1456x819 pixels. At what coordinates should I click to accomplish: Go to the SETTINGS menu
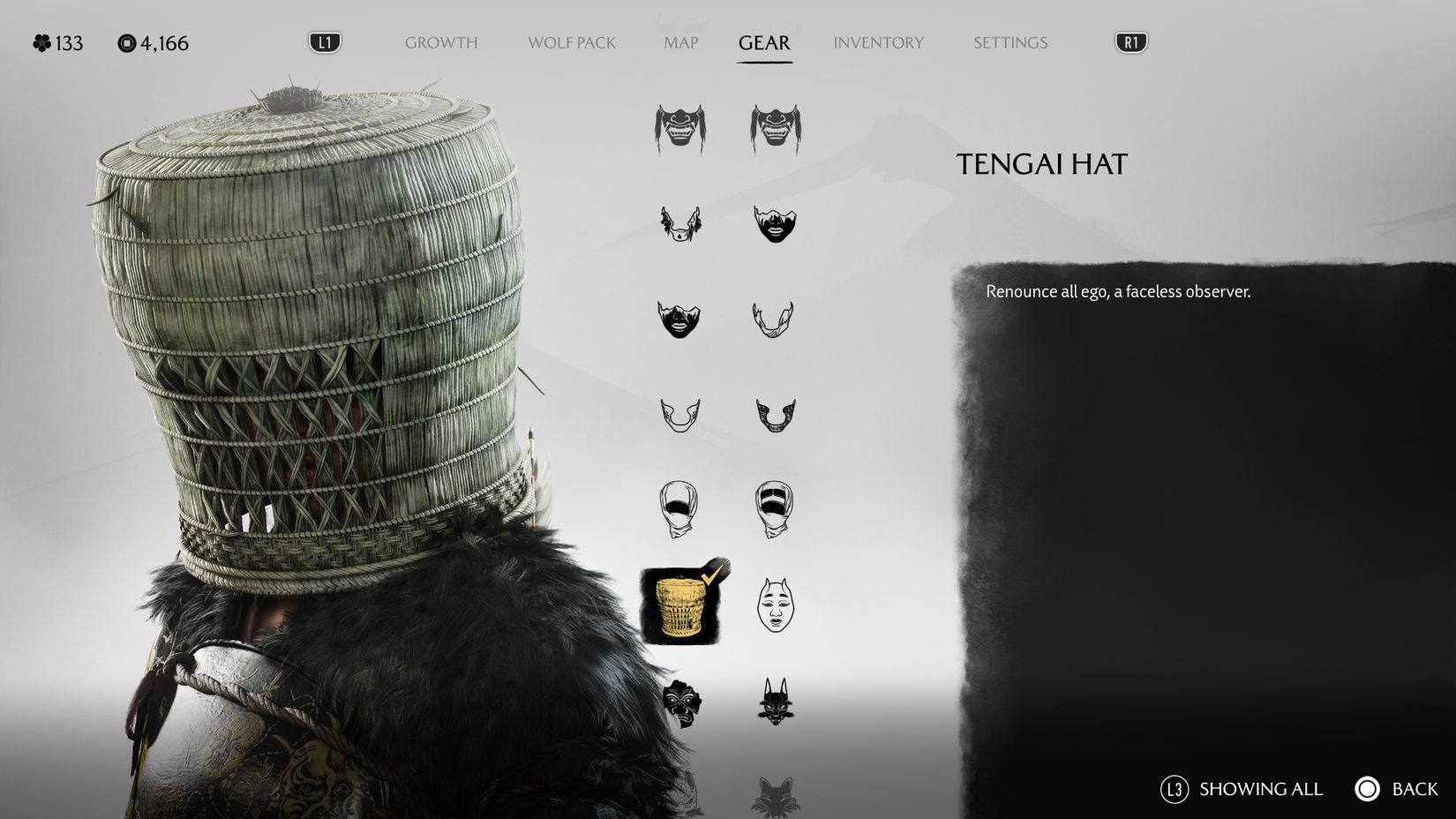[1009, 42]
